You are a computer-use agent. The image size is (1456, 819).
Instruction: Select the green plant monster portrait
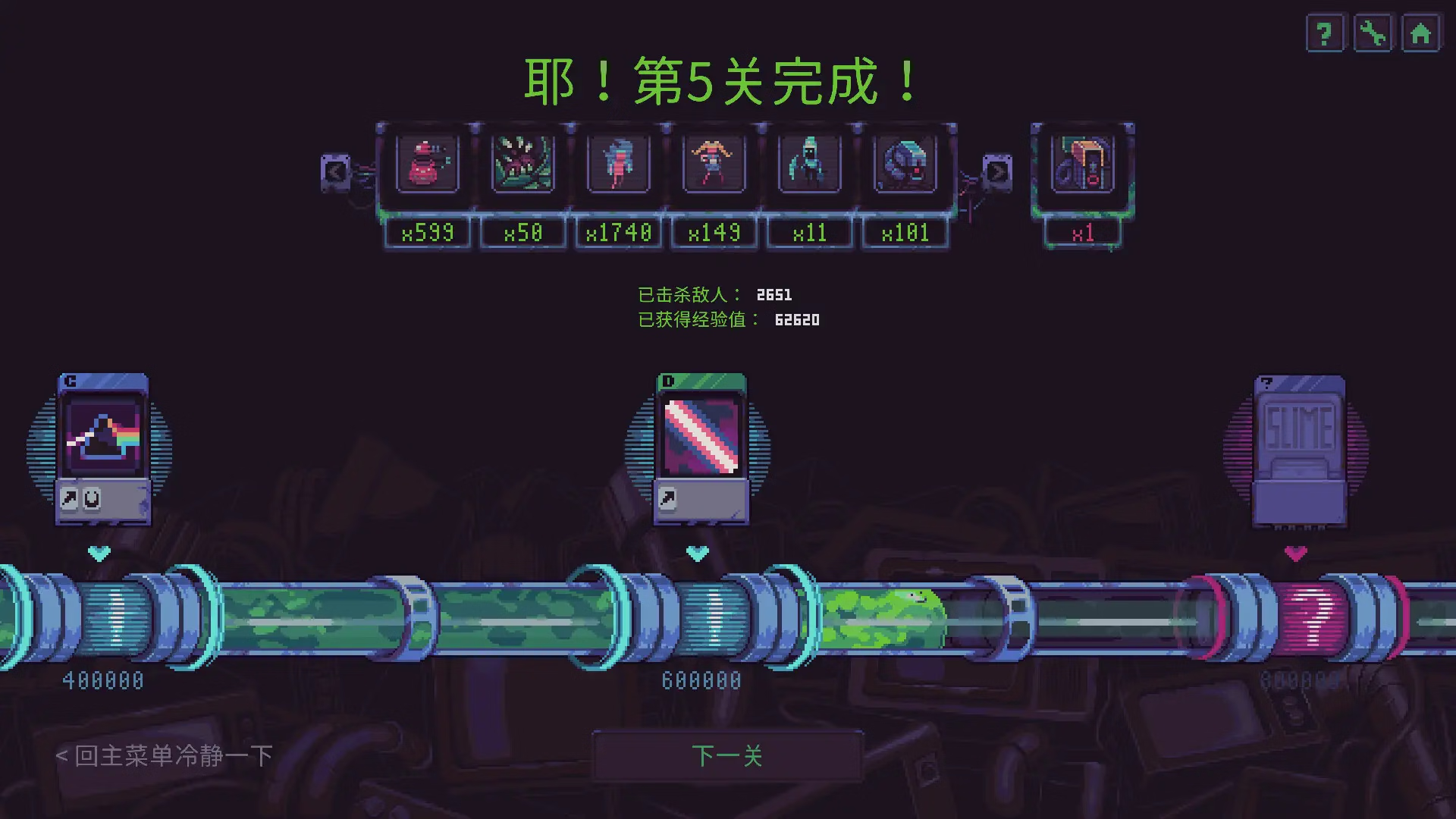pos(522,164)
